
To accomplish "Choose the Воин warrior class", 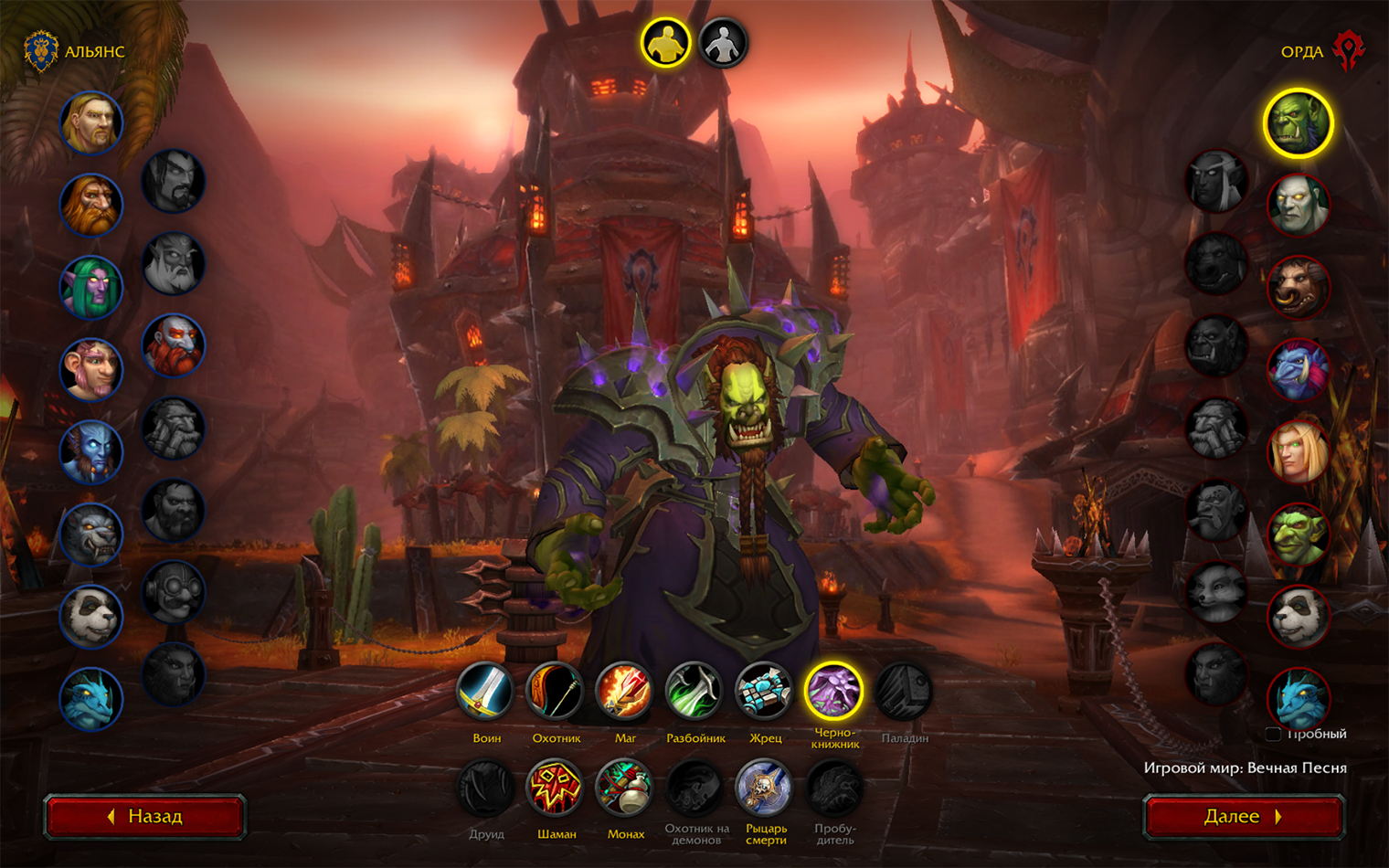I will click(486, 691).
